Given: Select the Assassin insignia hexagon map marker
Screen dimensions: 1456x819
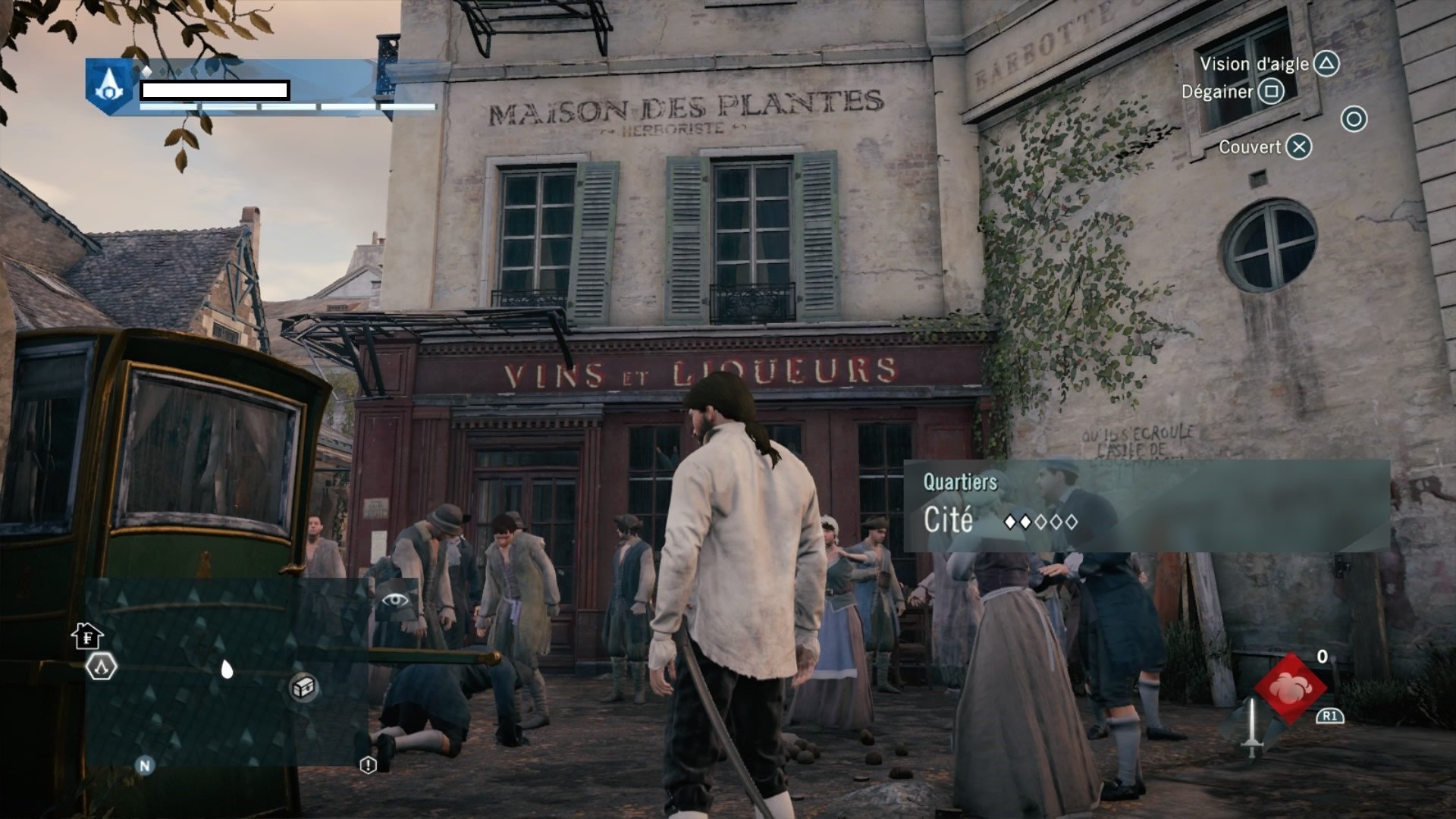Looking at the screenshot, I should (101, 667).
